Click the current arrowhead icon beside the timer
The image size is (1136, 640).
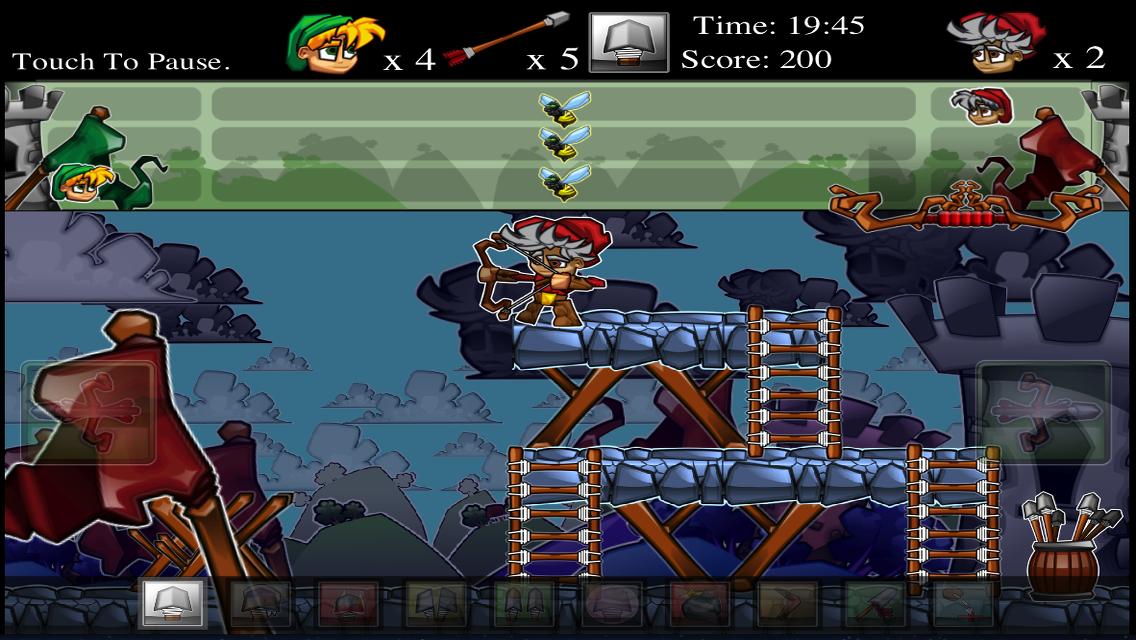(x=628, y=43)
